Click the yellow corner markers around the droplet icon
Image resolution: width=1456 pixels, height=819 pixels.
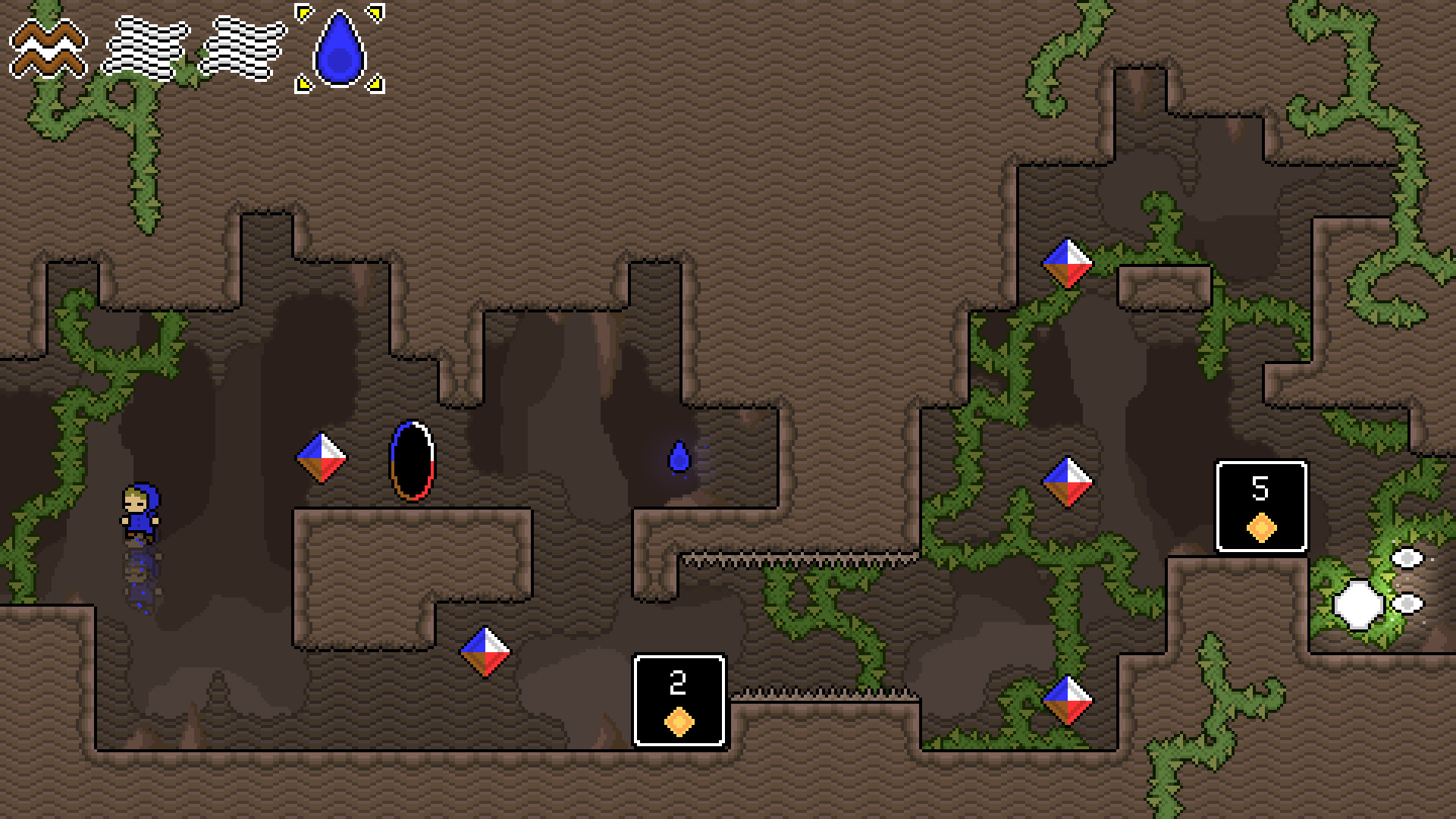pos(303,14)
